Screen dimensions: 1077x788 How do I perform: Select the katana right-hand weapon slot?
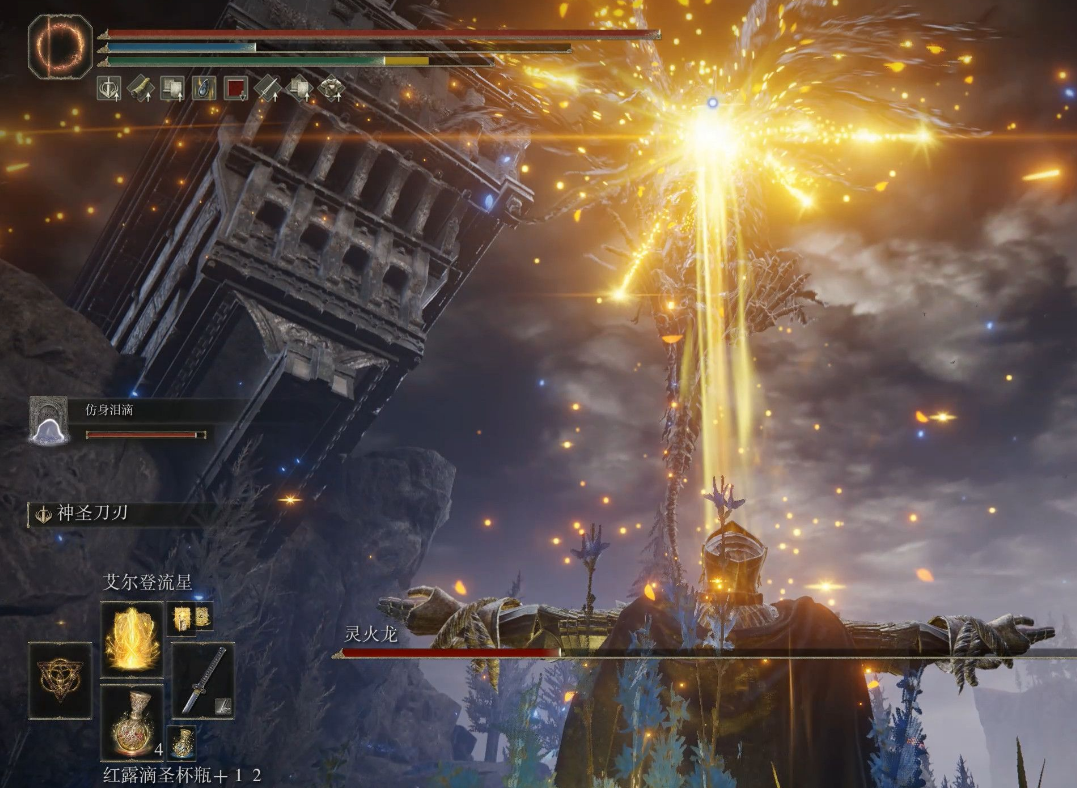203,680
